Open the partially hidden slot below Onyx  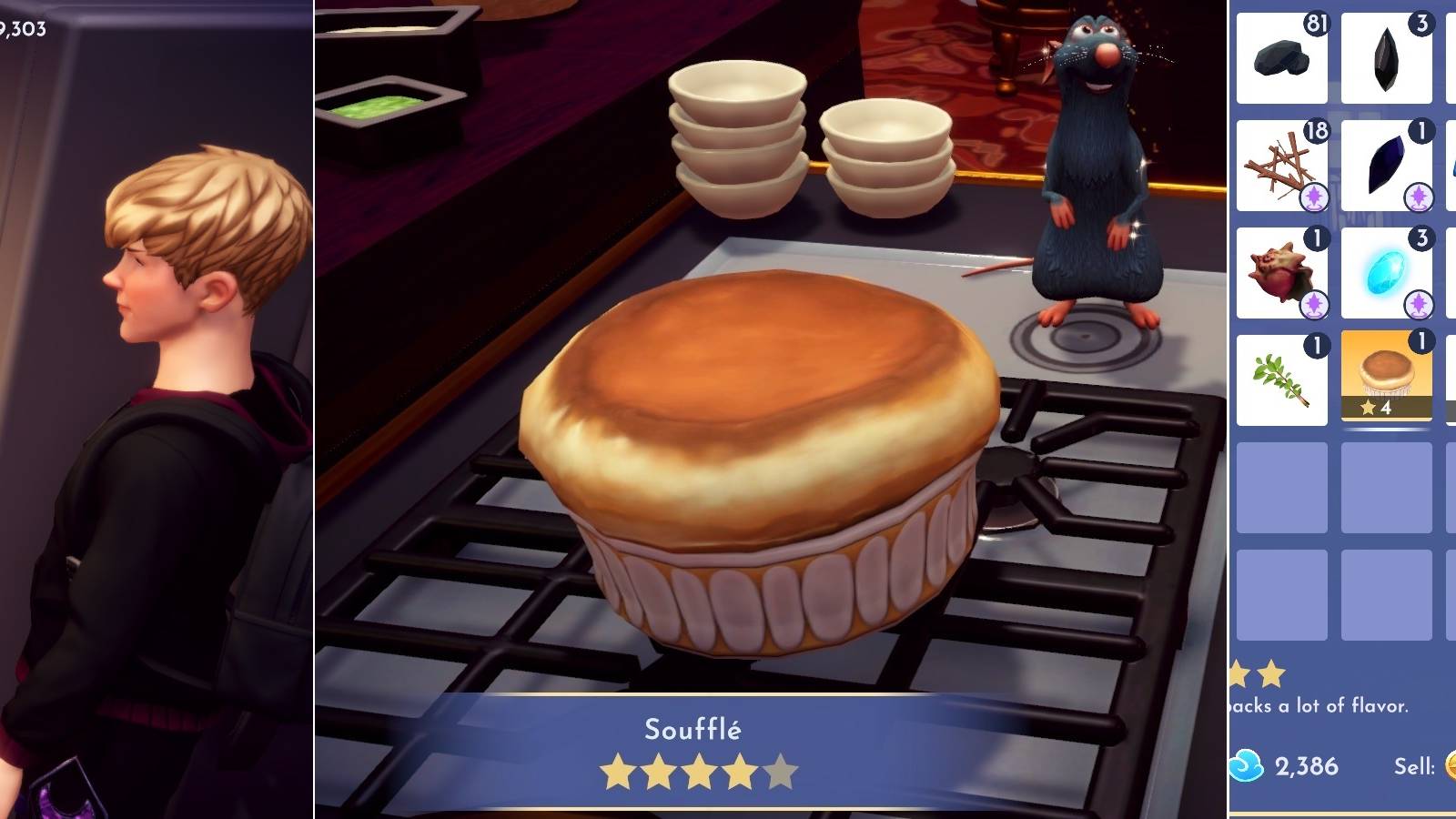click(1451, 164)
